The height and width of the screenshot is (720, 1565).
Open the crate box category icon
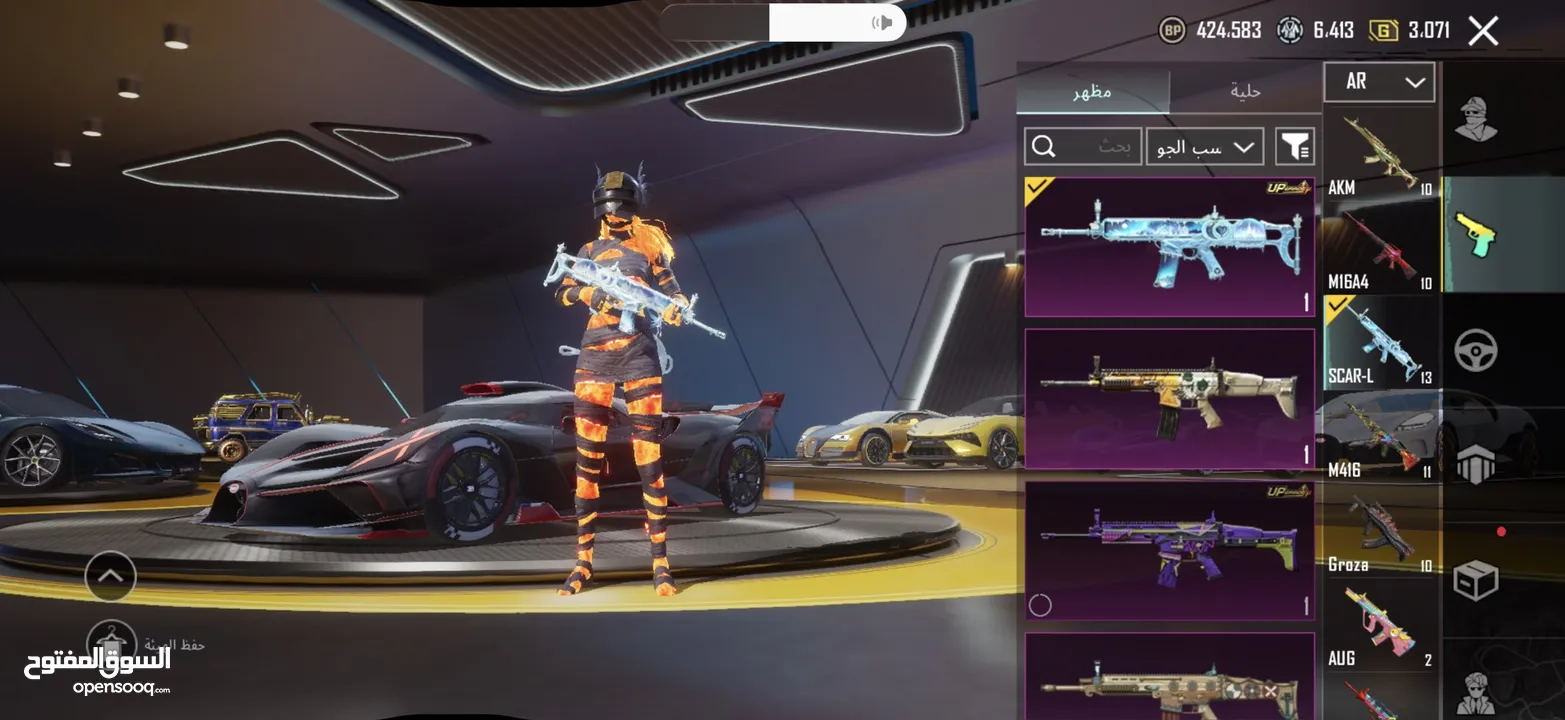(1475, 579)
